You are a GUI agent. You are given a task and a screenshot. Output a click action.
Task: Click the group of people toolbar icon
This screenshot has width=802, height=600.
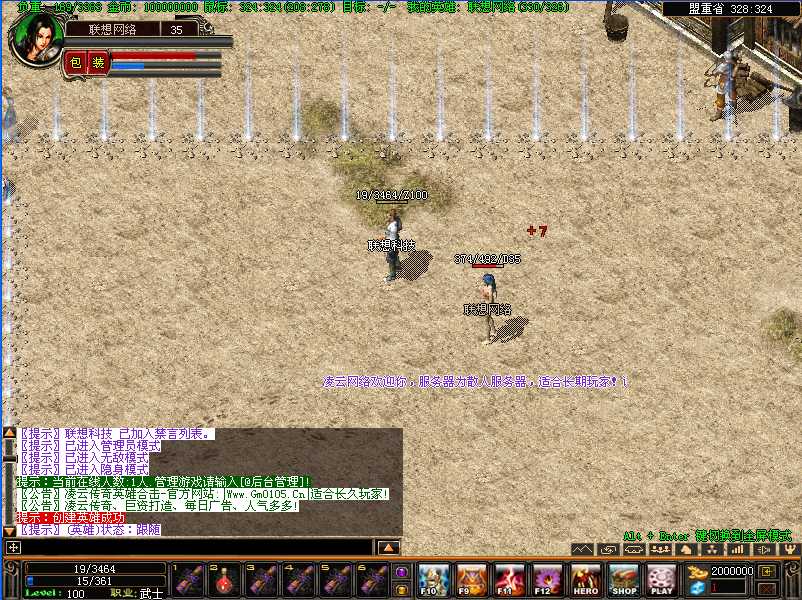click(659, 549)
